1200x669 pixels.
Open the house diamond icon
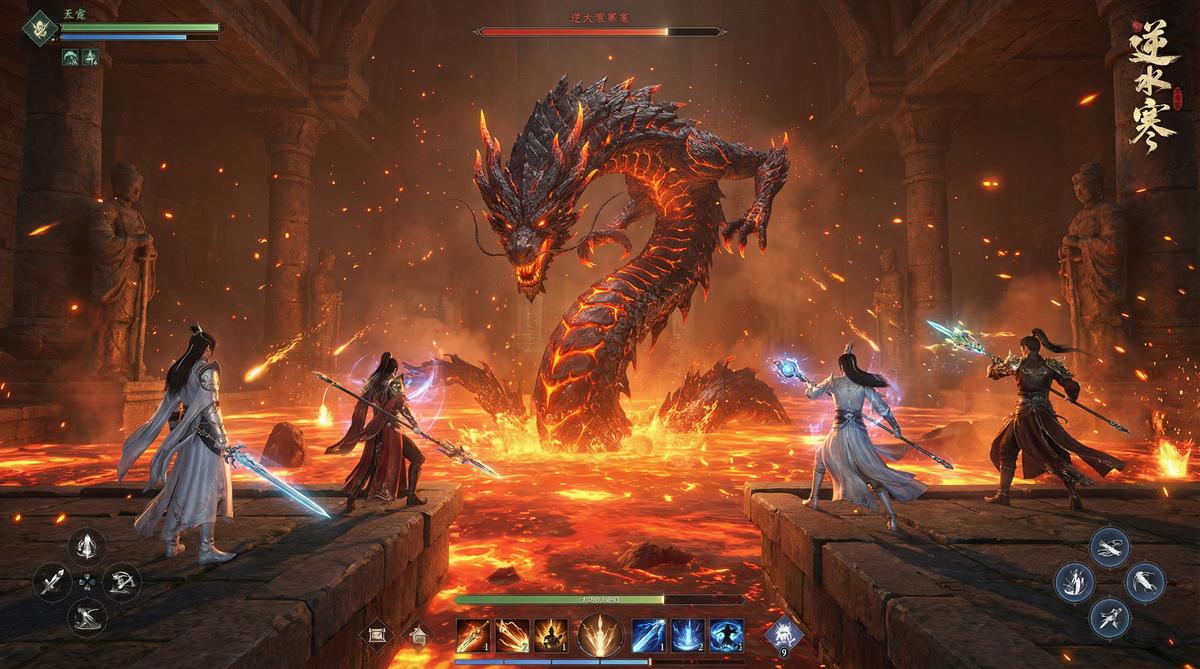(417, 634)
